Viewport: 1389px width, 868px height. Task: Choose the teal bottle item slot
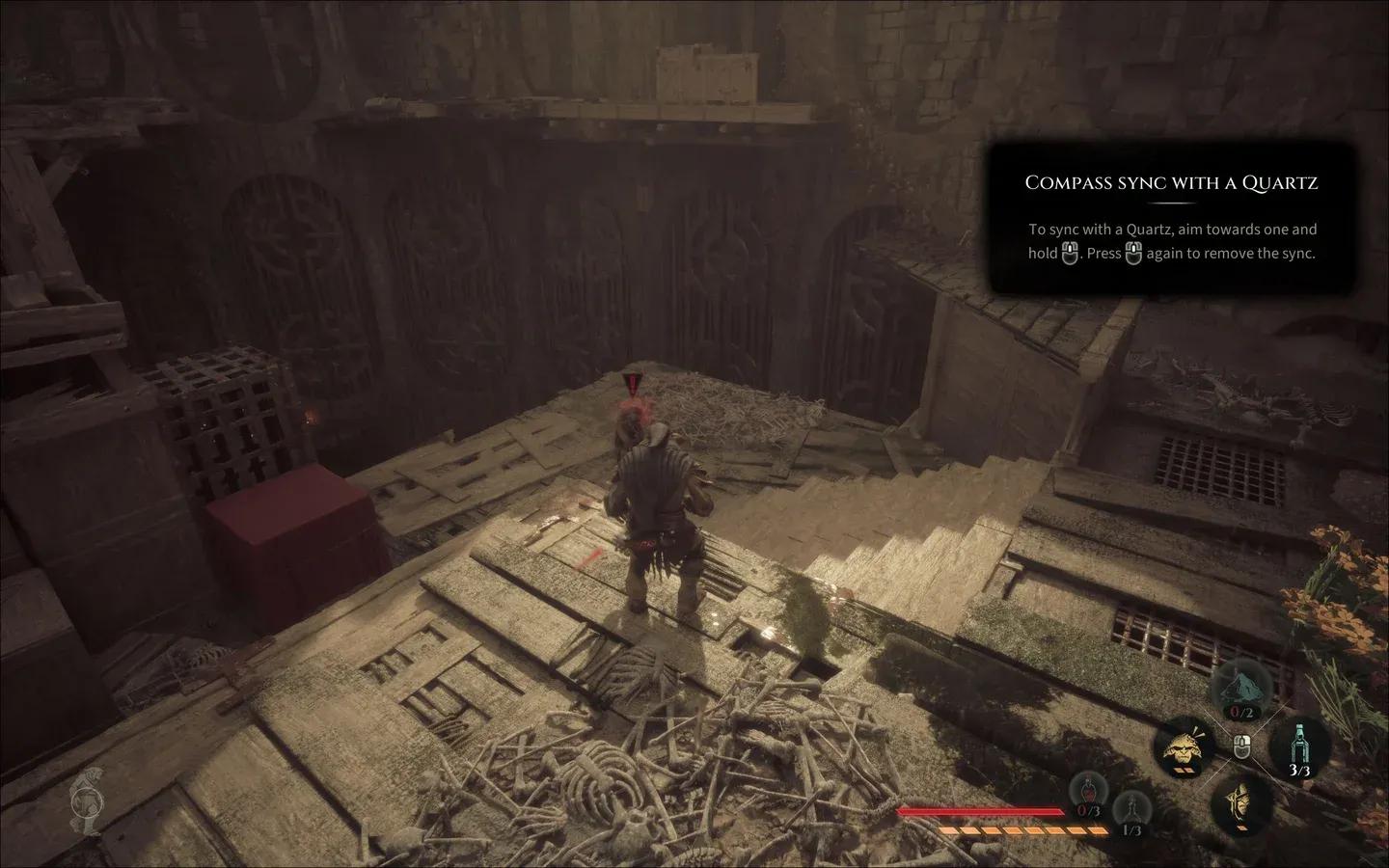click(1299, 745)
